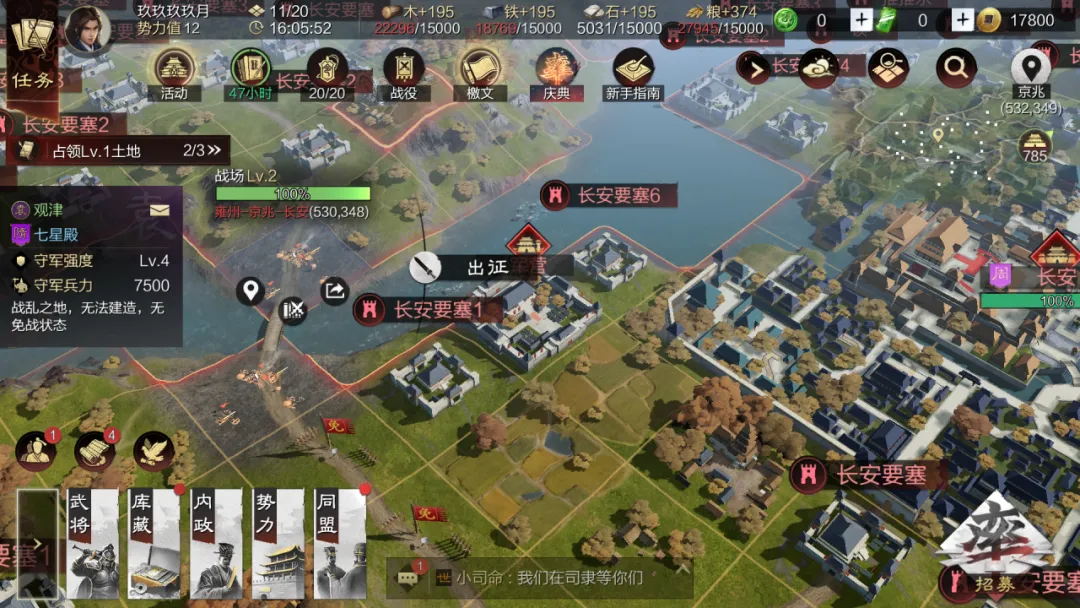Click the mail envelope next to 观津
The width and height of the screenshot is (1080, 608).
[x=160, y=210]
